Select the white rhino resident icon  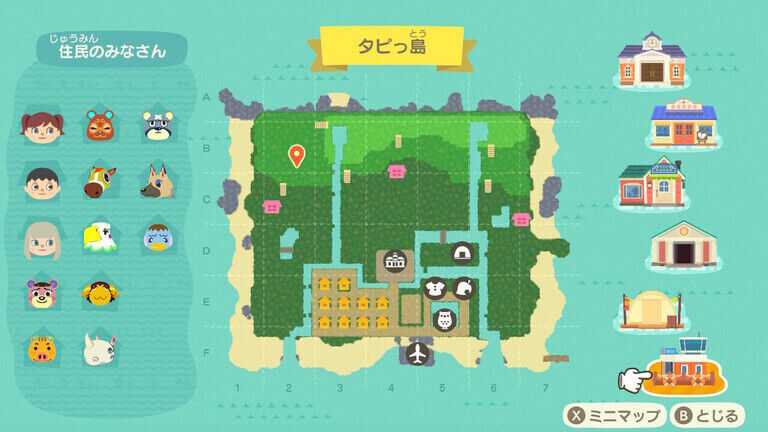point(99,349)
